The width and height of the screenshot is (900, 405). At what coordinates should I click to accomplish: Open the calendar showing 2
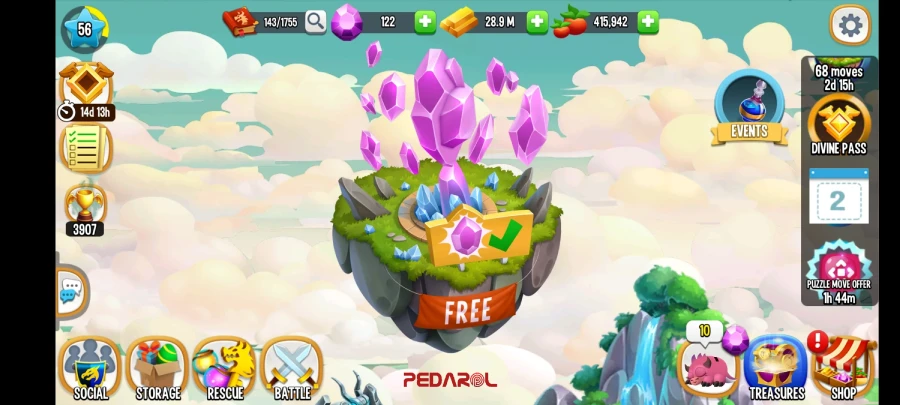(838, 200)
